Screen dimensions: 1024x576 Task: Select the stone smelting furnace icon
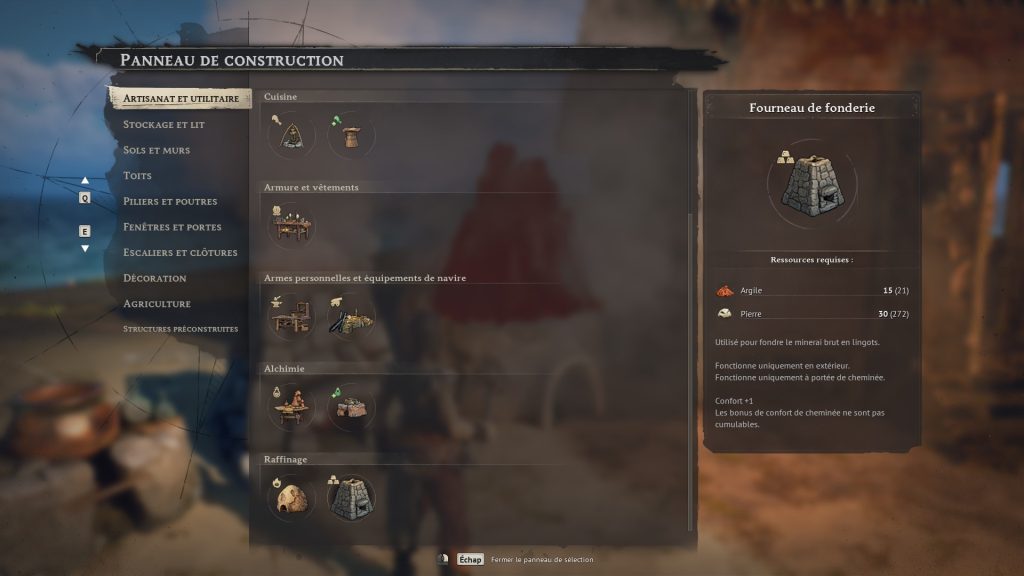(351, 497)
